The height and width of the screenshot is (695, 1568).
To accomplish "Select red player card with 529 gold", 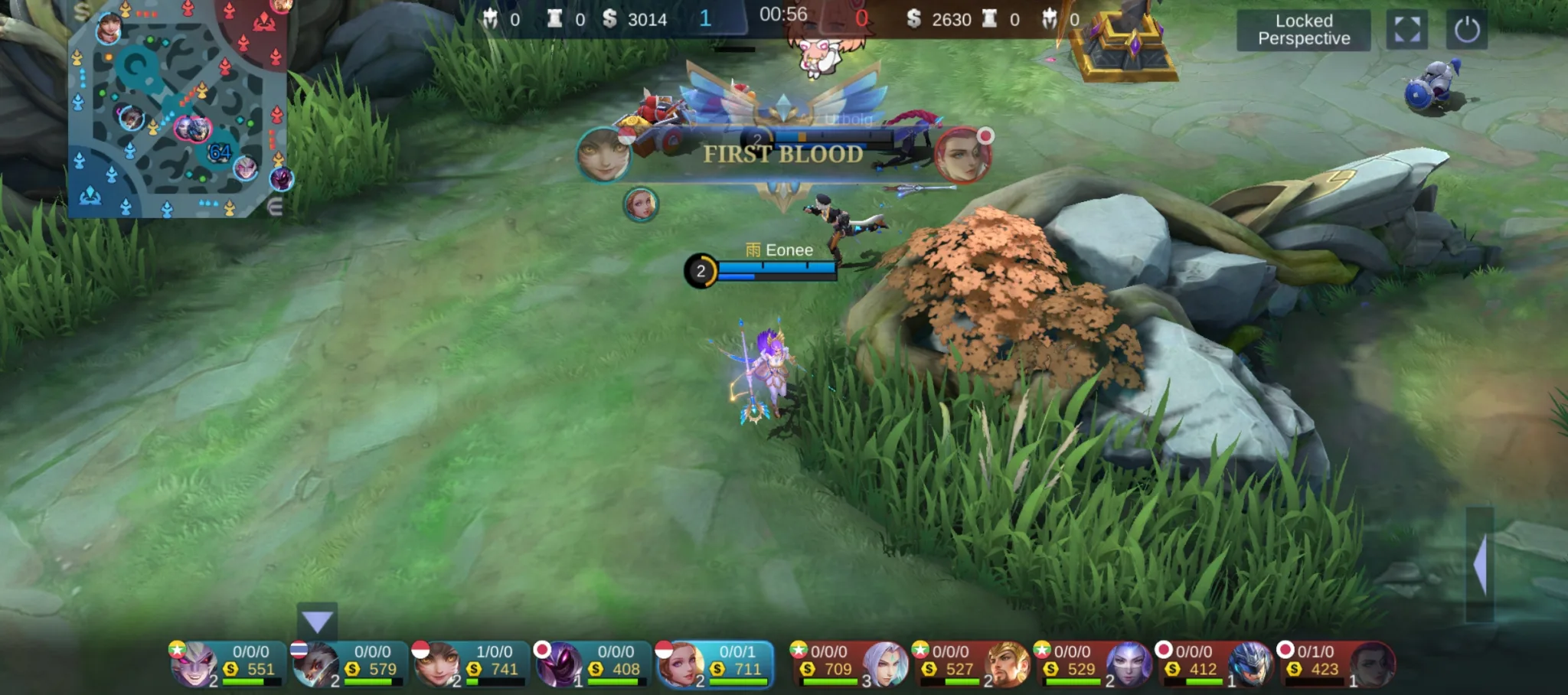I will (x=1093, y=664).
